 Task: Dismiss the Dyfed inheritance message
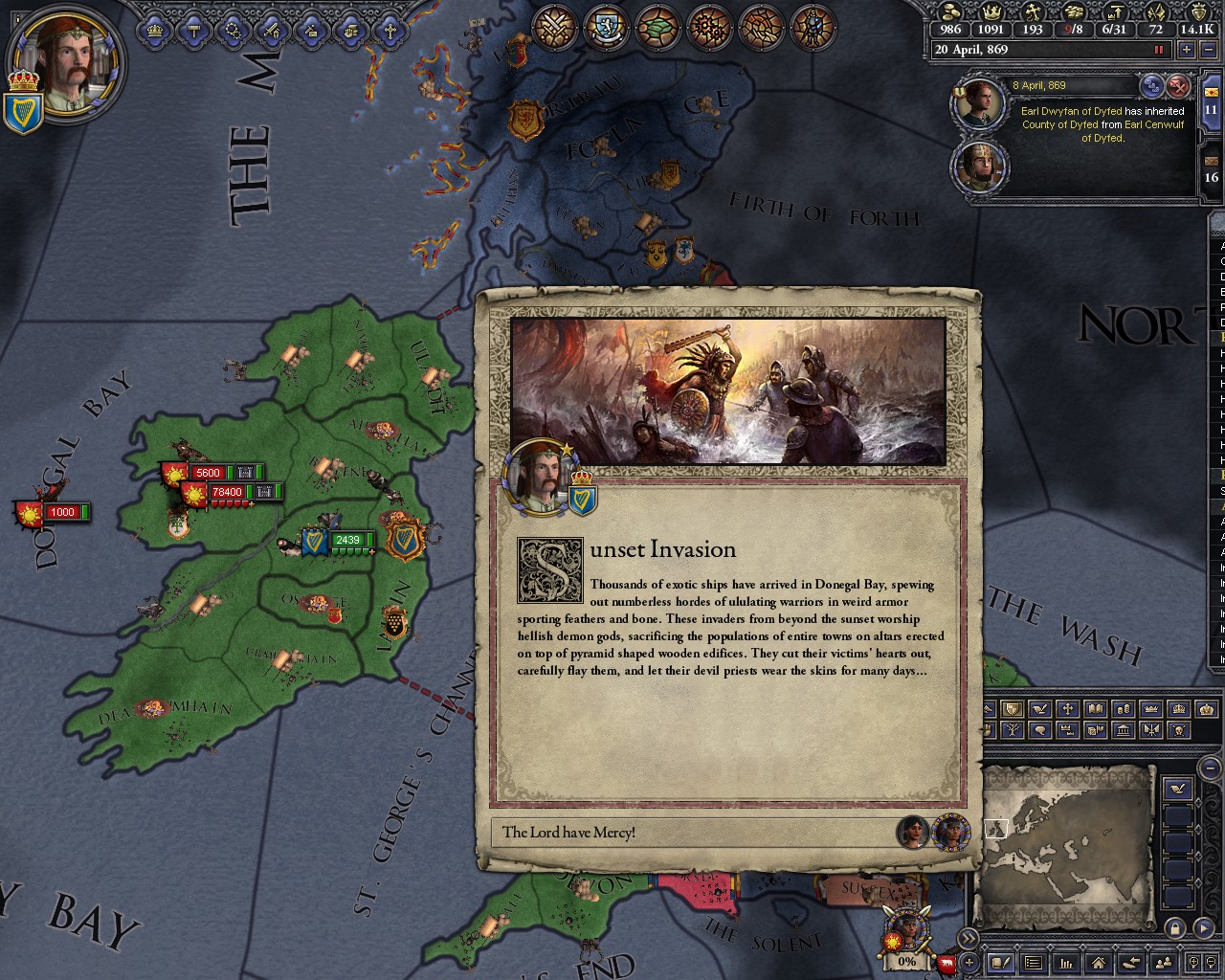[1178, 87]
